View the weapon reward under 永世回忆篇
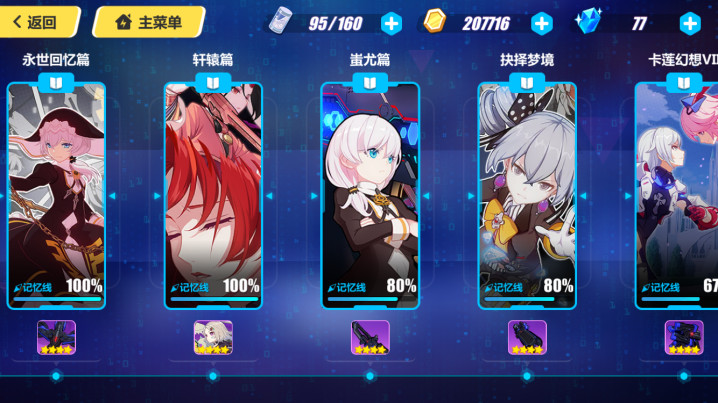Image resolution: width=718 pixels, height=403 pixels. (56, 337)
